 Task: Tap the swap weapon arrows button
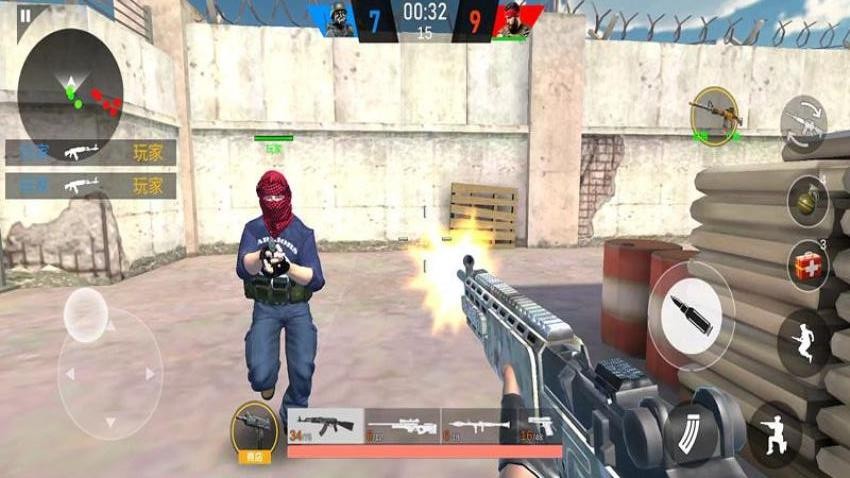pos(804,124)
